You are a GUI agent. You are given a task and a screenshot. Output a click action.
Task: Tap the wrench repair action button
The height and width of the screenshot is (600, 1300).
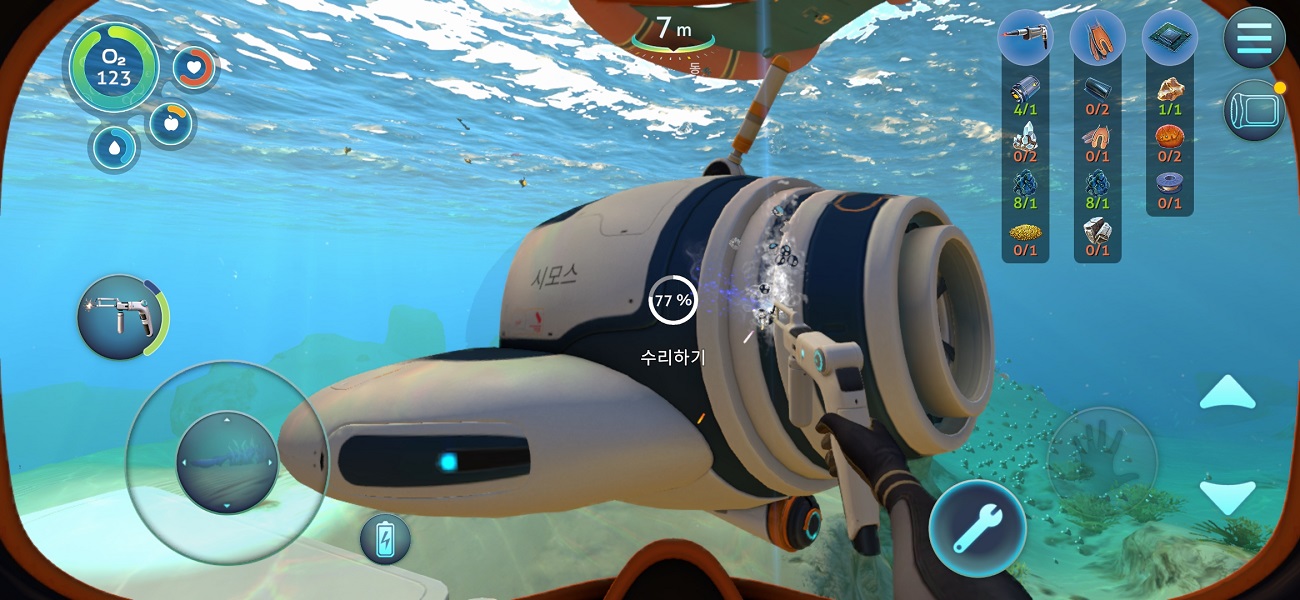[977, 528]
